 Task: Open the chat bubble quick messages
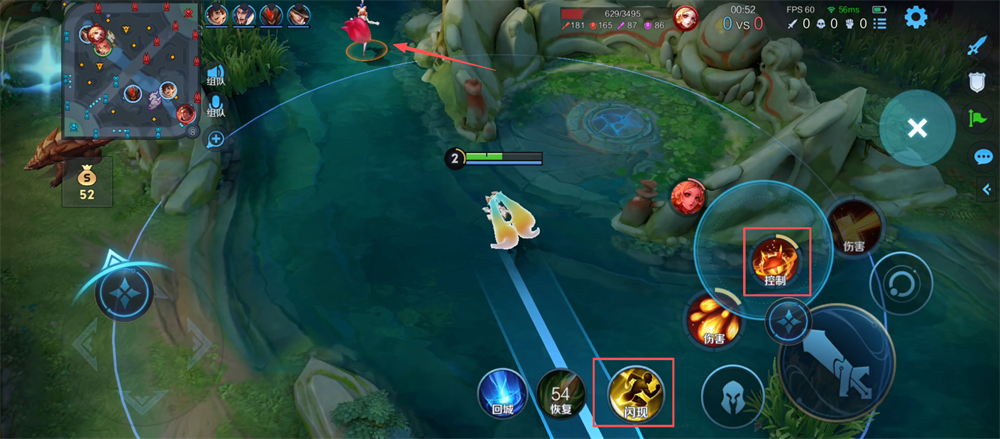(x=983, y=157)
